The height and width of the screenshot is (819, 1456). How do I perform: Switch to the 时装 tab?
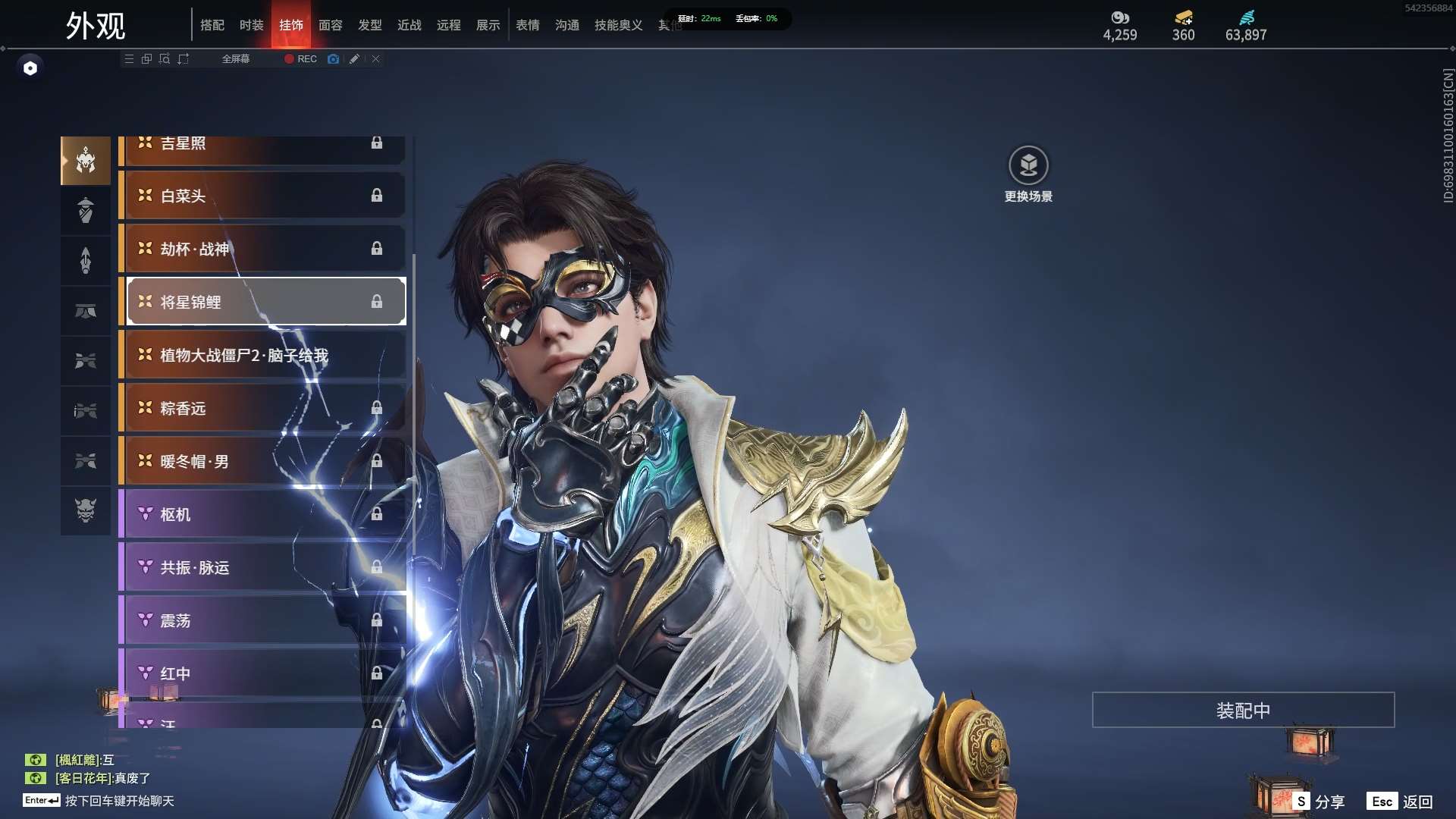(x=251, y=25)
